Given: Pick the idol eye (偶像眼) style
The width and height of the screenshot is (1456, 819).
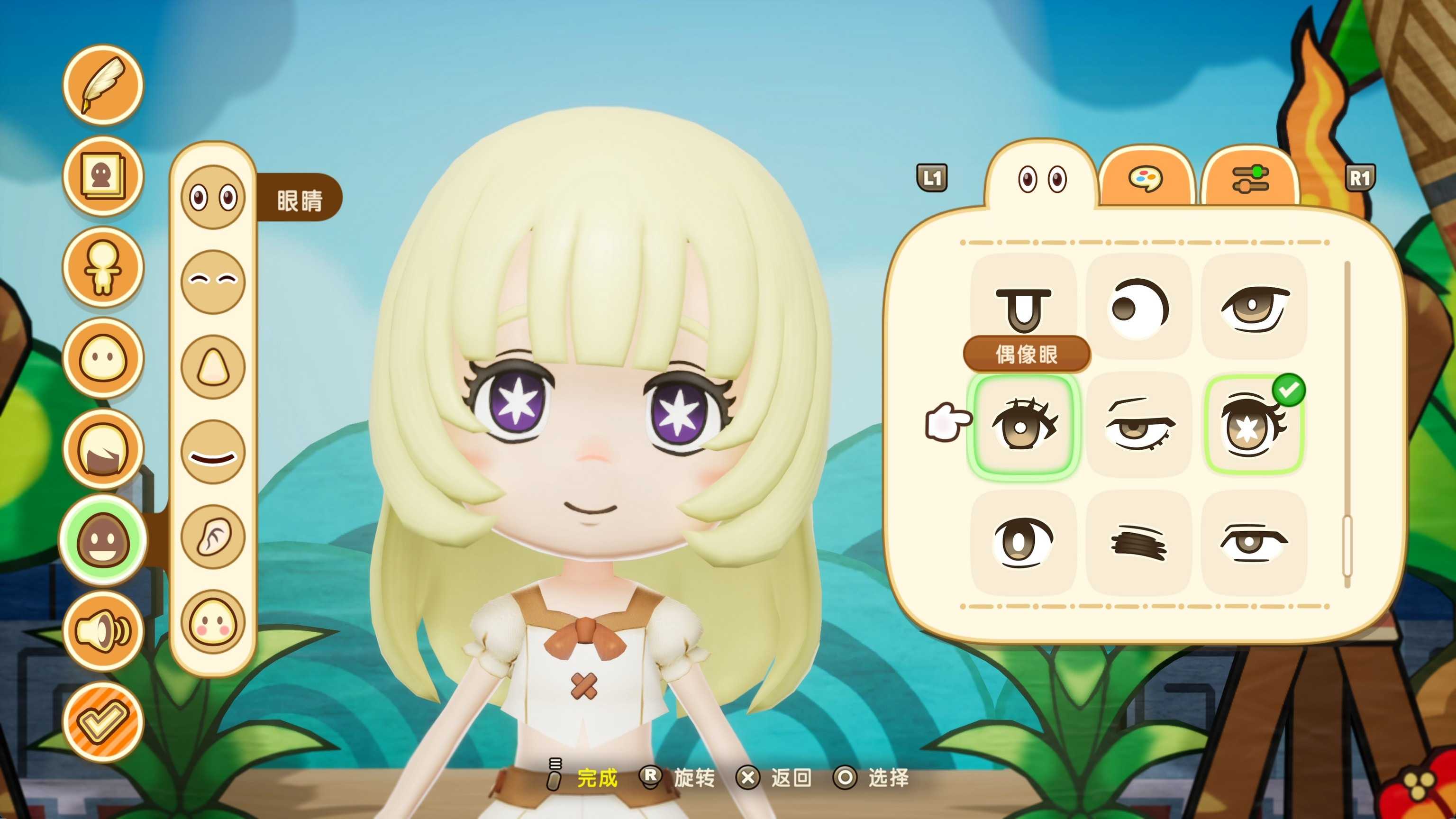Looking at the screenshot, I should coord(1023,425).
